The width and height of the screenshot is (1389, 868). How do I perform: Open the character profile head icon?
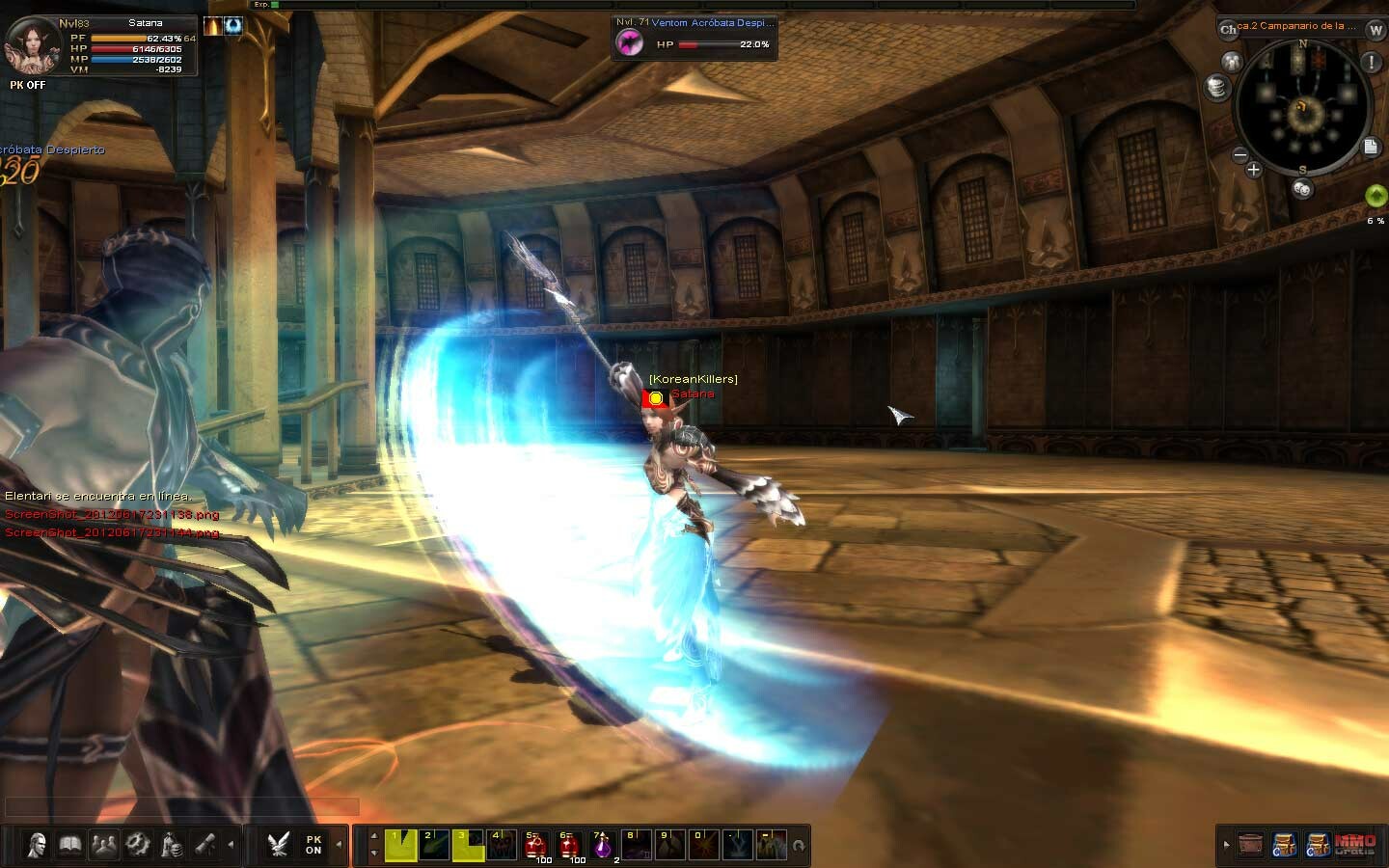tap(37, 846)
